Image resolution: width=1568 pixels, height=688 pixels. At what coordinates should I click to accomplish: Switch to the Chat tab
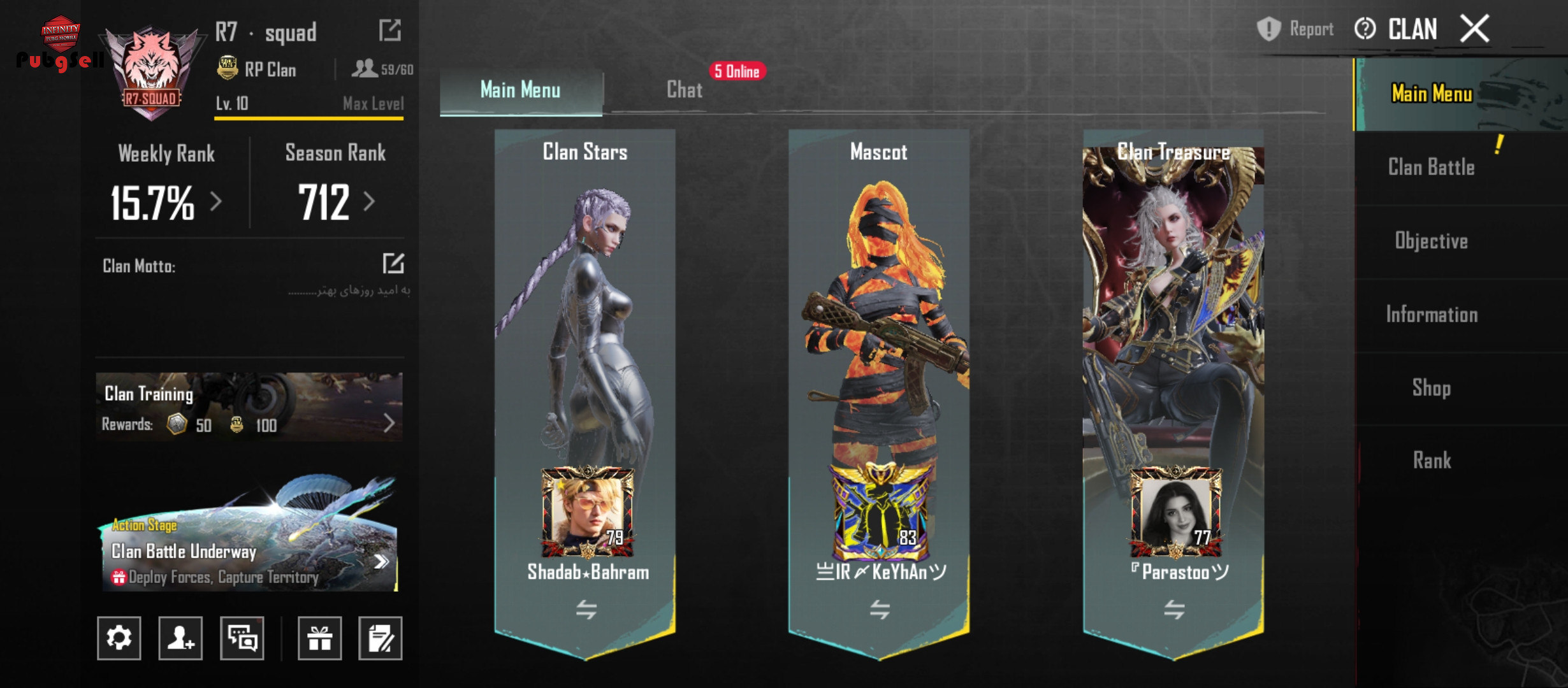[x=684, y=90]
